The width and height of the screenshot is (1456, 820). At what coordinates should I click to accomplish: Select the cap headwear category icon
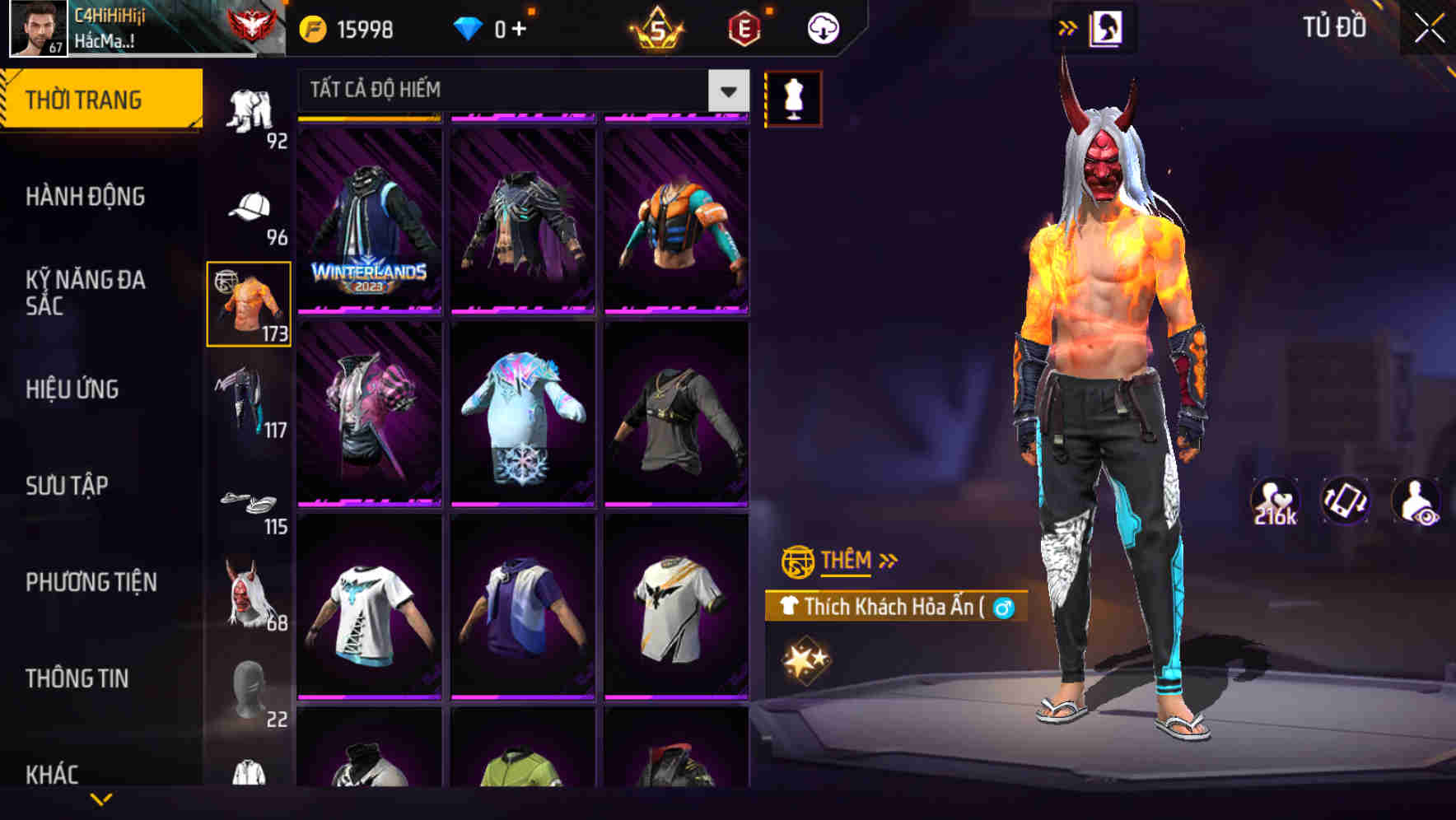point(250,206)
